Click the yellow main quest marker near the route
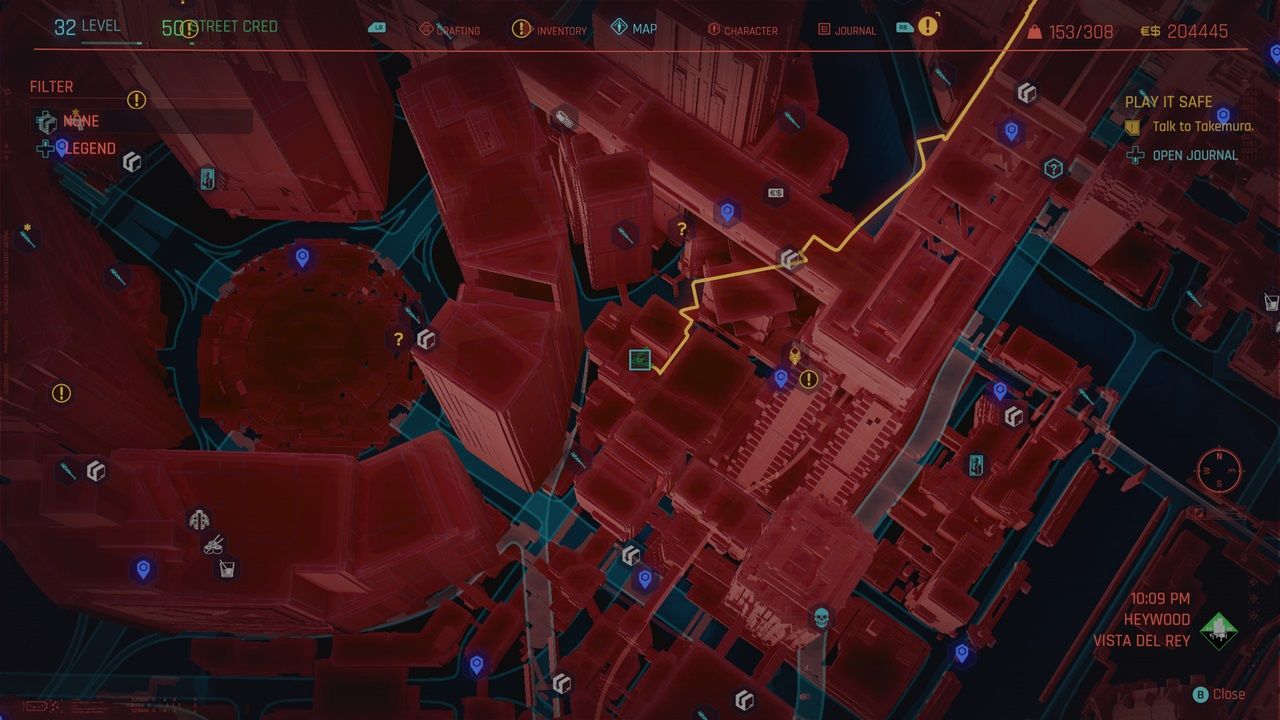This screenshot has height=720, width=1280. 793,353
